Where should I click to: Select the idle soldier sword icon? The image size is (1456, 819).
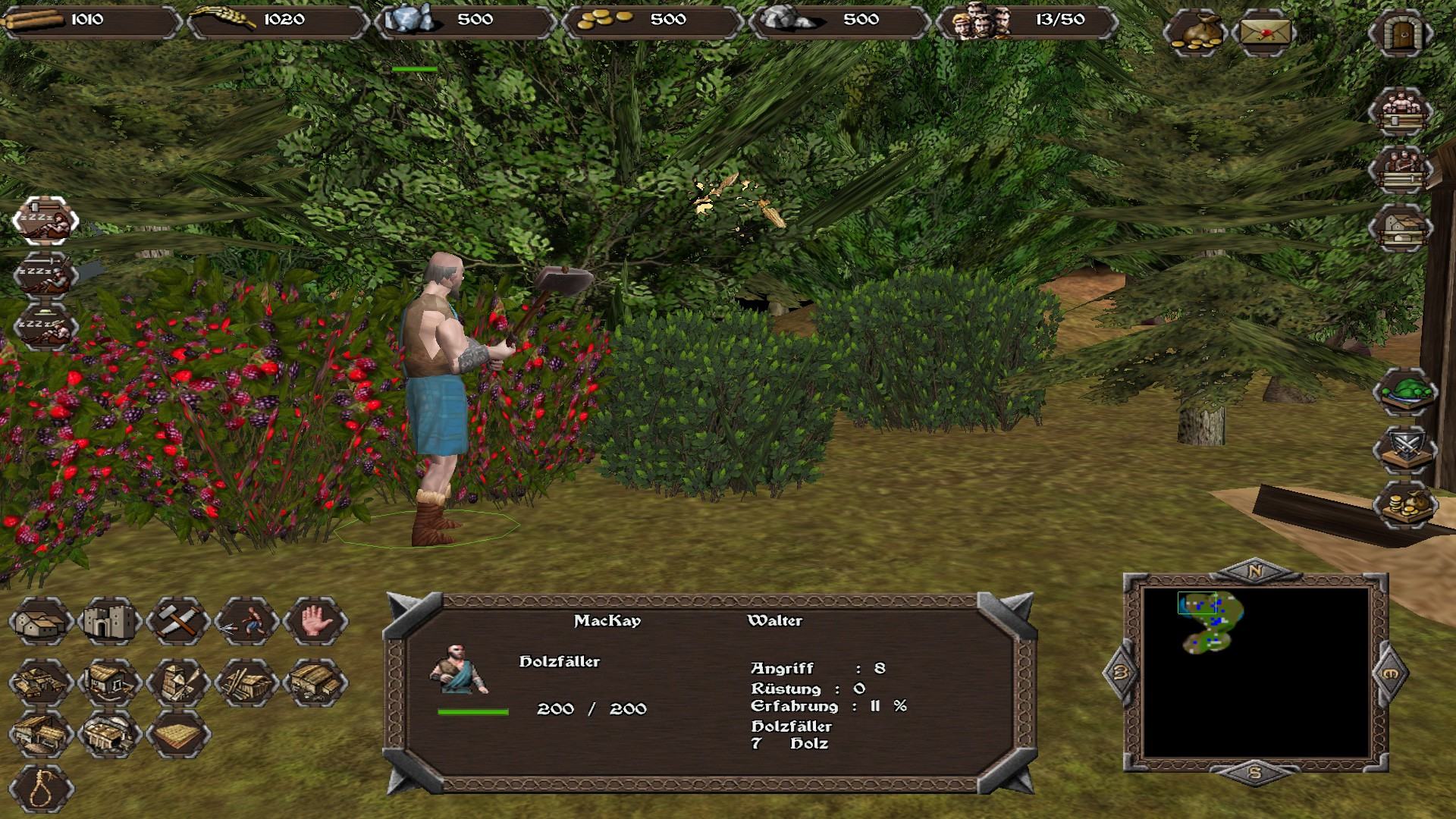coord(45,275)
